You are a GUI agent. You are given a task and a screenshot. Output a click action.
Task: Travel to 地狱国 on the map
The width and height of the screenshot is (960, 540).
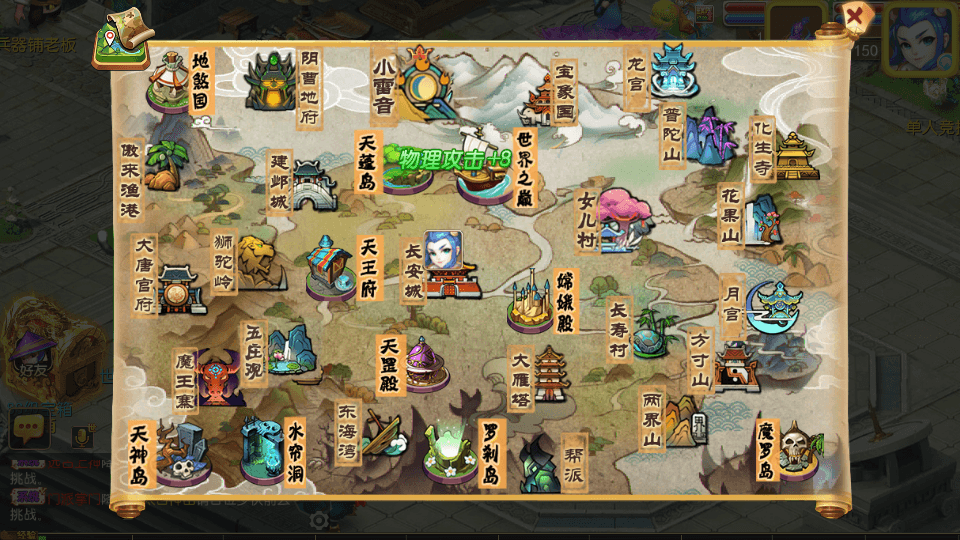(x=170, y=80)
